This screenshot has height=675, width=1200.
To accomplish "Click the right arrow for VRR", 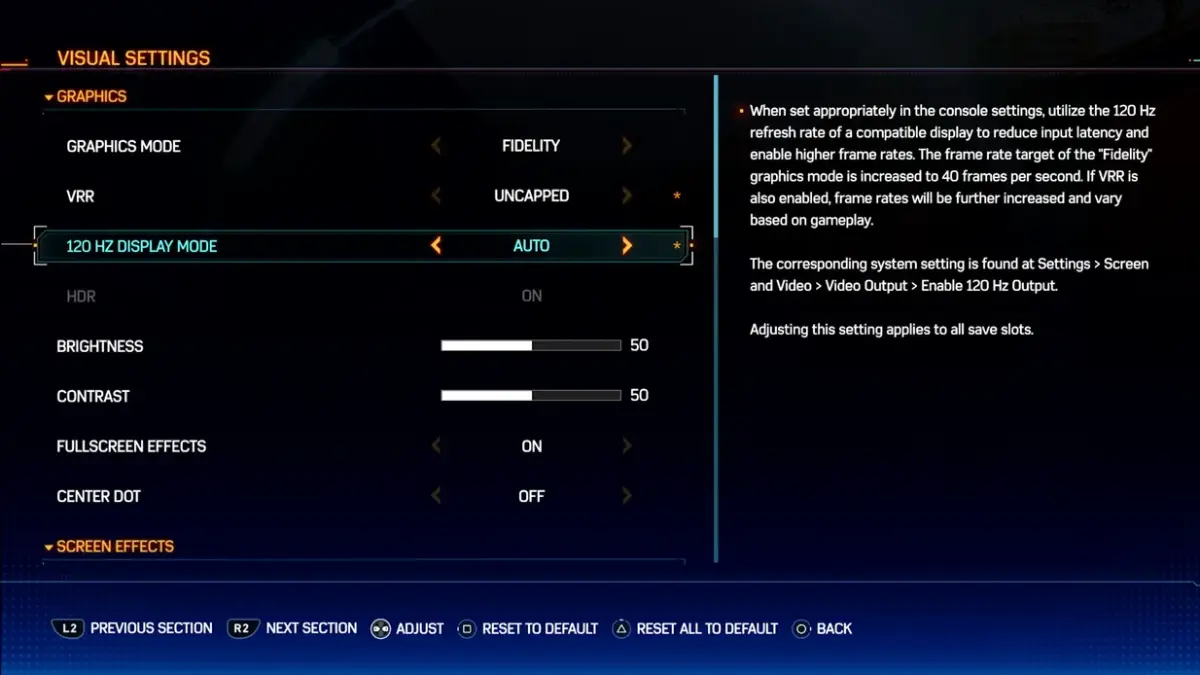I will tap(627, 196).
